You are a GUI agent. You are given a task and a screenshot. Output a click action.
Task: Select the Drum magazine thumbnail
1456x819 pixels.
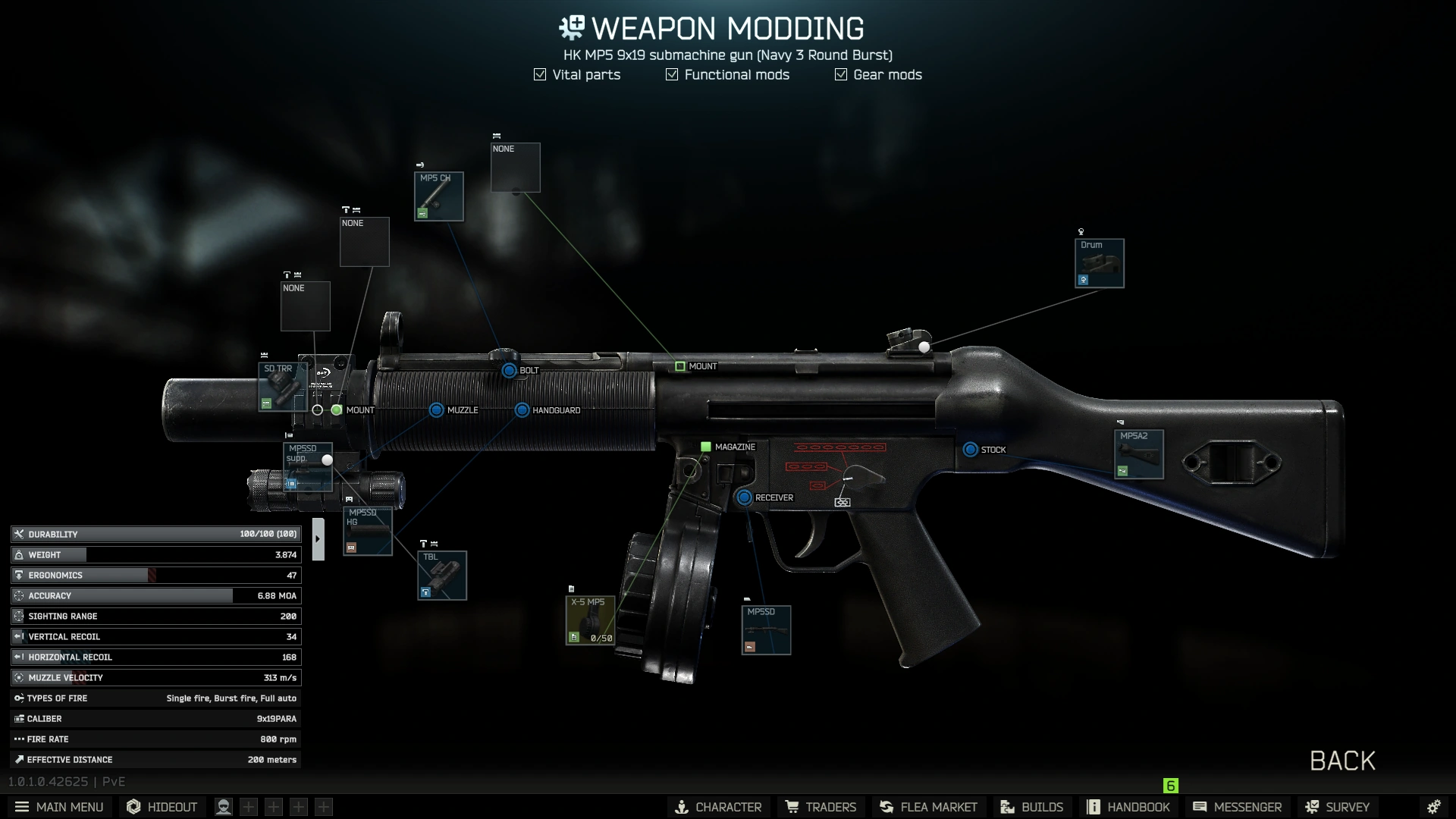click(1099, 263)
